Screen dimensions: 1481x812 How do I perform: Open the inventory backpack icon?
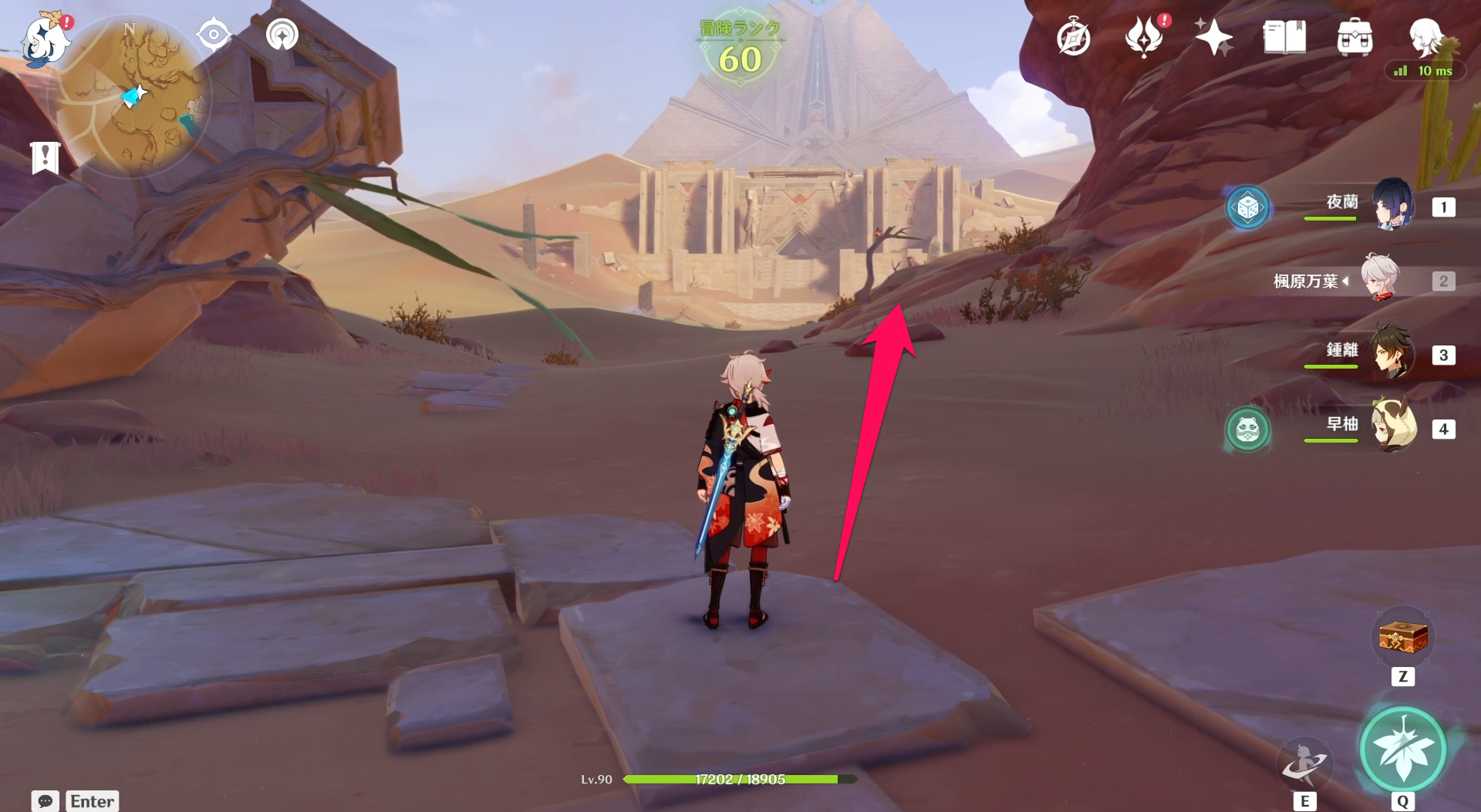tap(1354, 35)
